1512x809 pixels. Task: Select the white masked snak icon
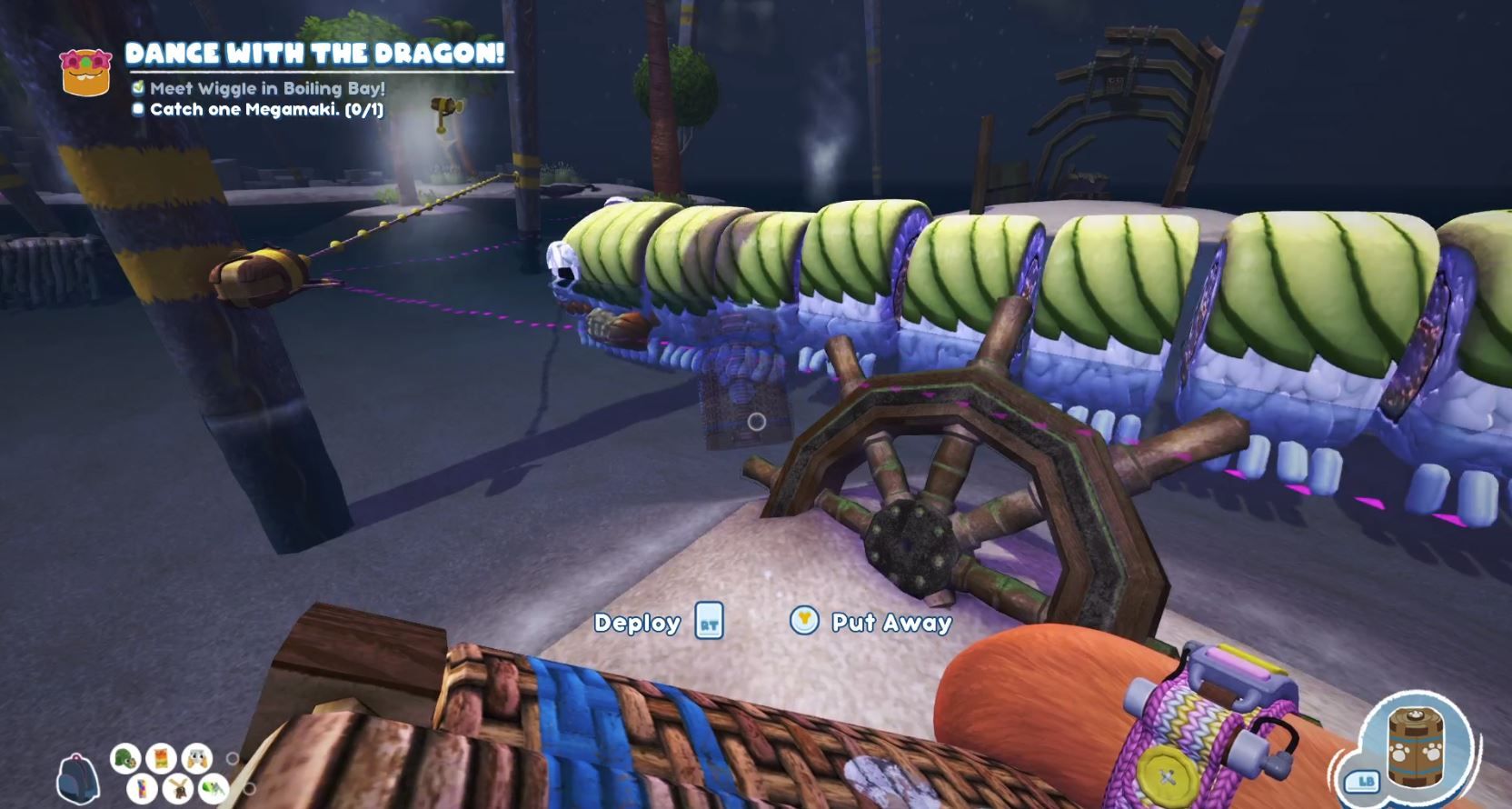196,760
